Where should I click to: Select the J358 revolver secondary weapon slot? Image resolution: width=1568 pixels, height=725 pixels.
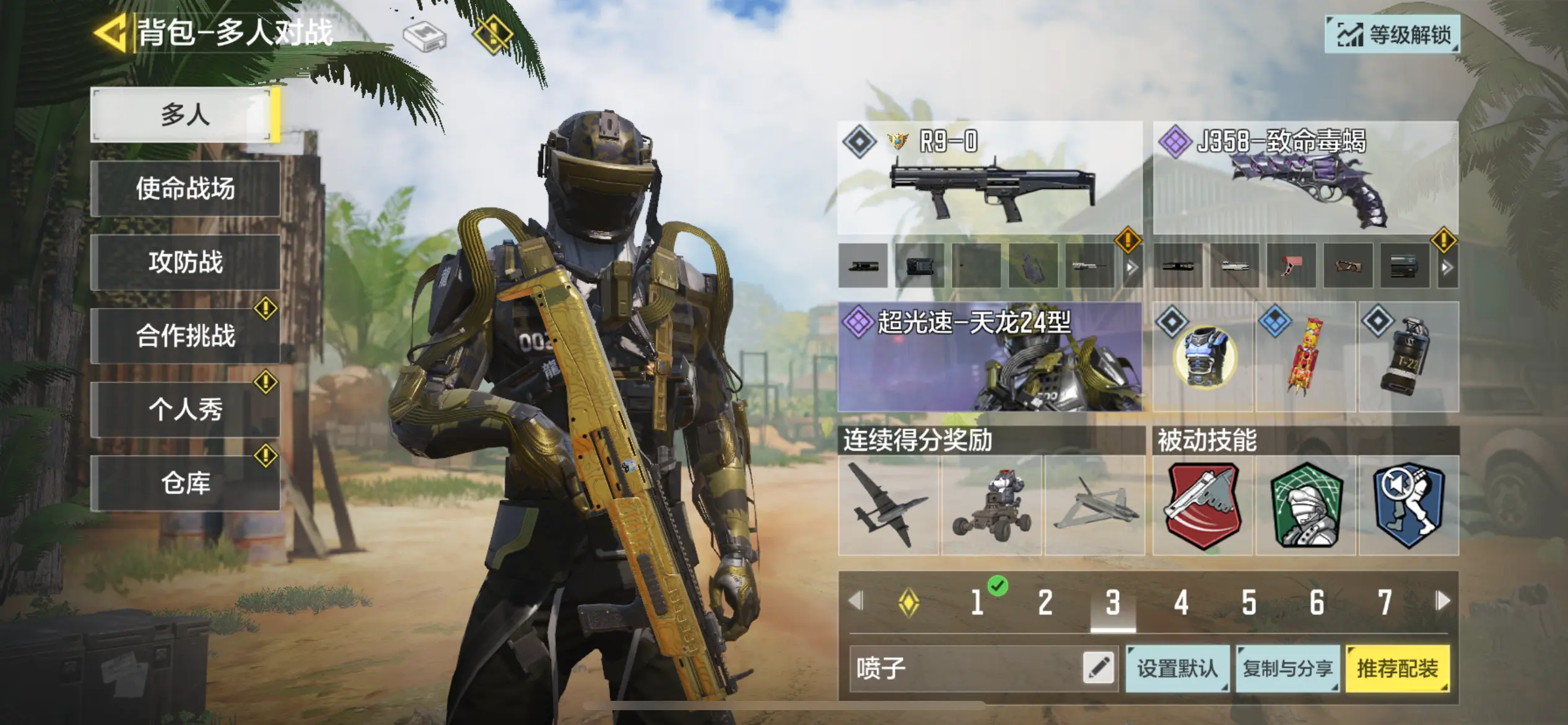[x=1305, y=178]
